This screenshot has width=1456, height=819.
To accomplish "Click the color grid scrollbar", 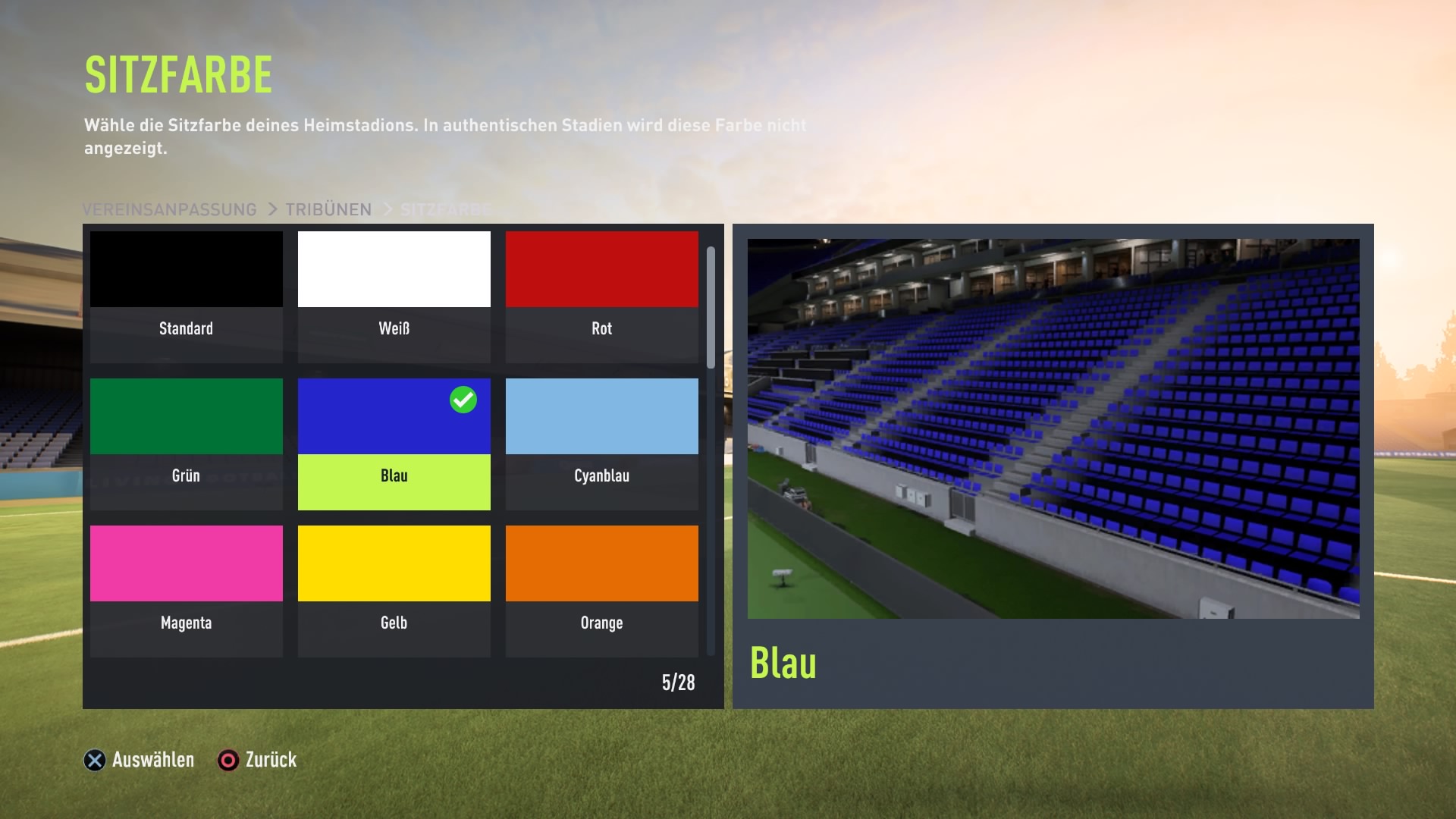I will 711,308.
